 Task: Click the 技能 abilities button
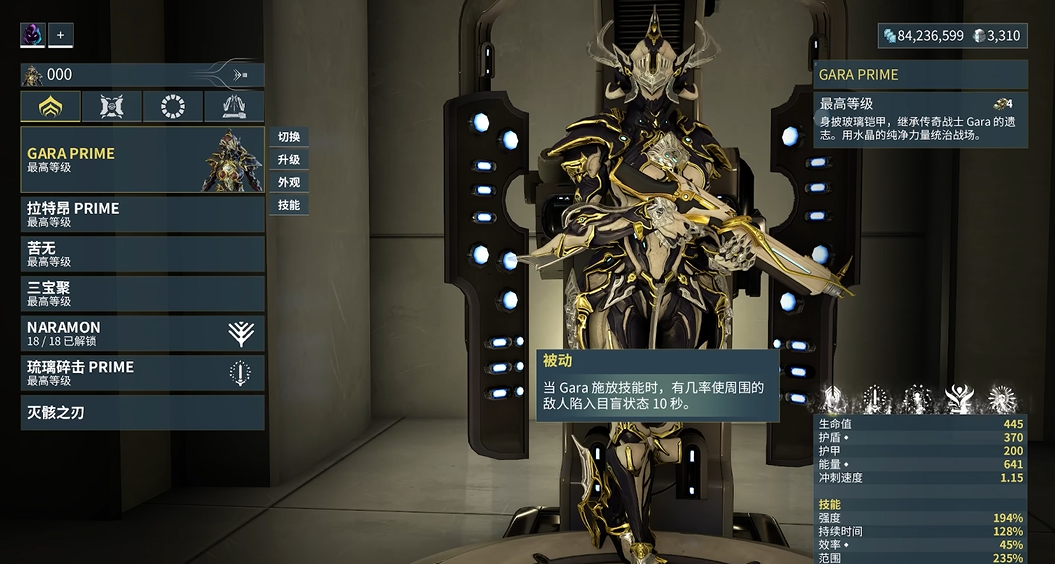coord(289,205)
